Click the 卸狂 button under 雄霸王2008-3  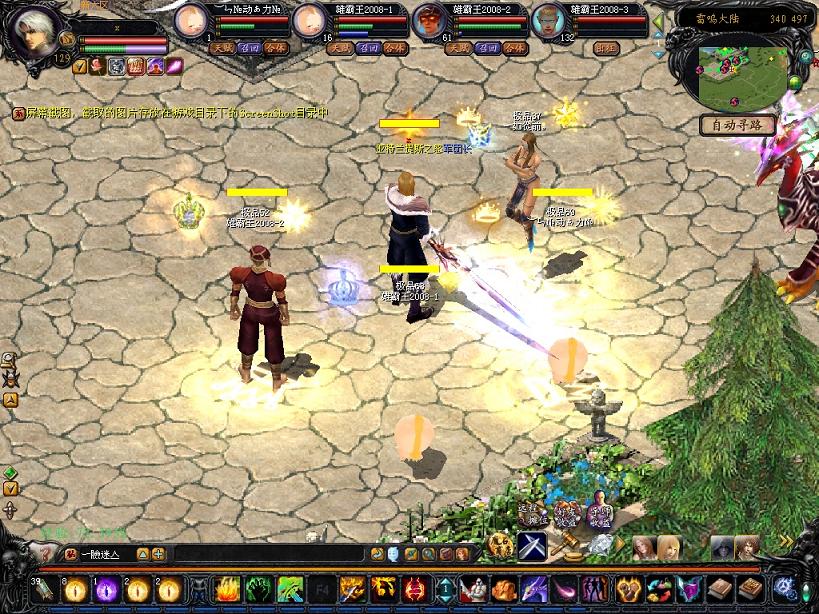point(606,47)
